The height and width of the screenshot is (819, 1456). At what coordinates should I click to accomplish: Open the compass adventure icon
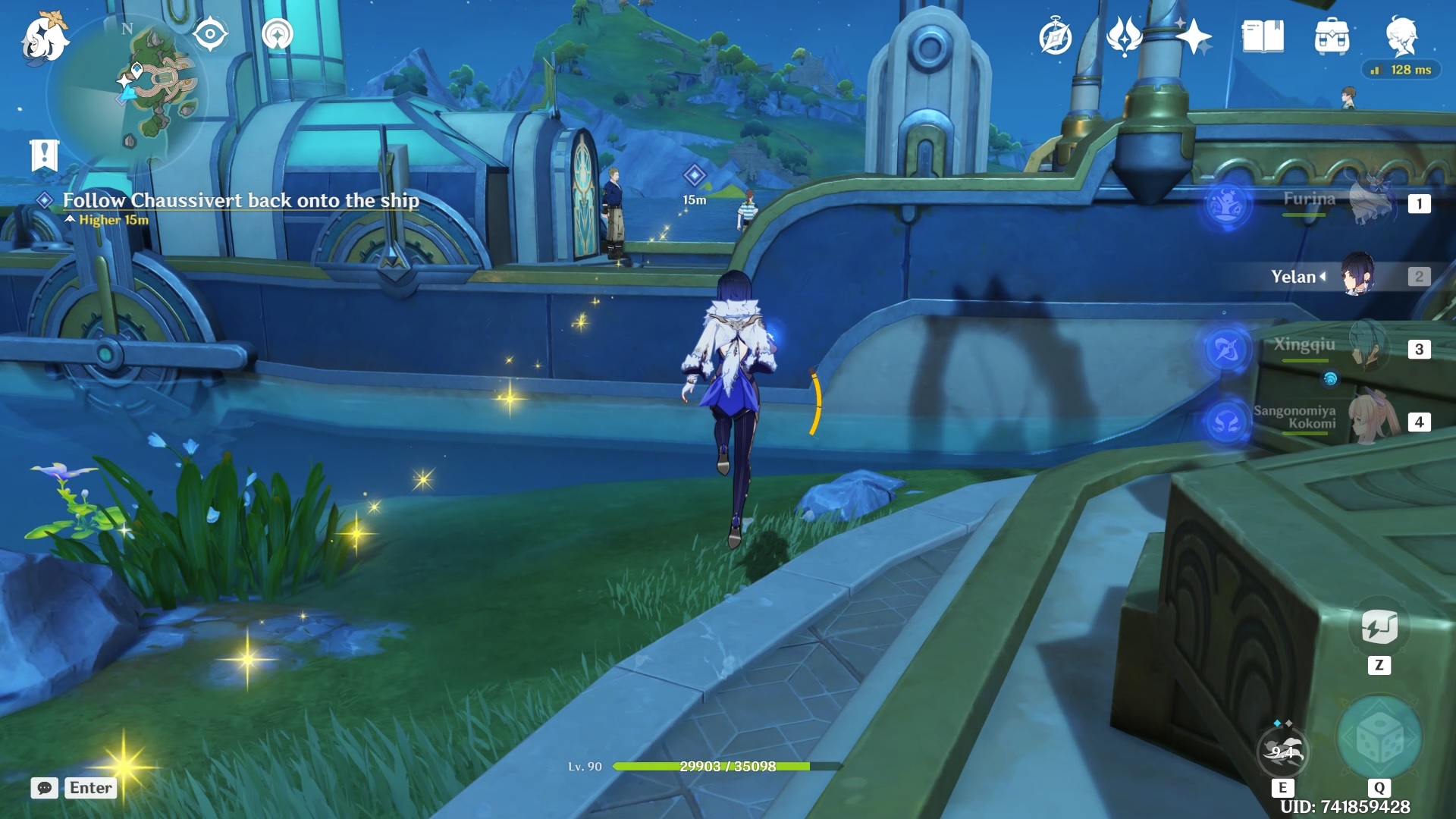(1055, 37)
